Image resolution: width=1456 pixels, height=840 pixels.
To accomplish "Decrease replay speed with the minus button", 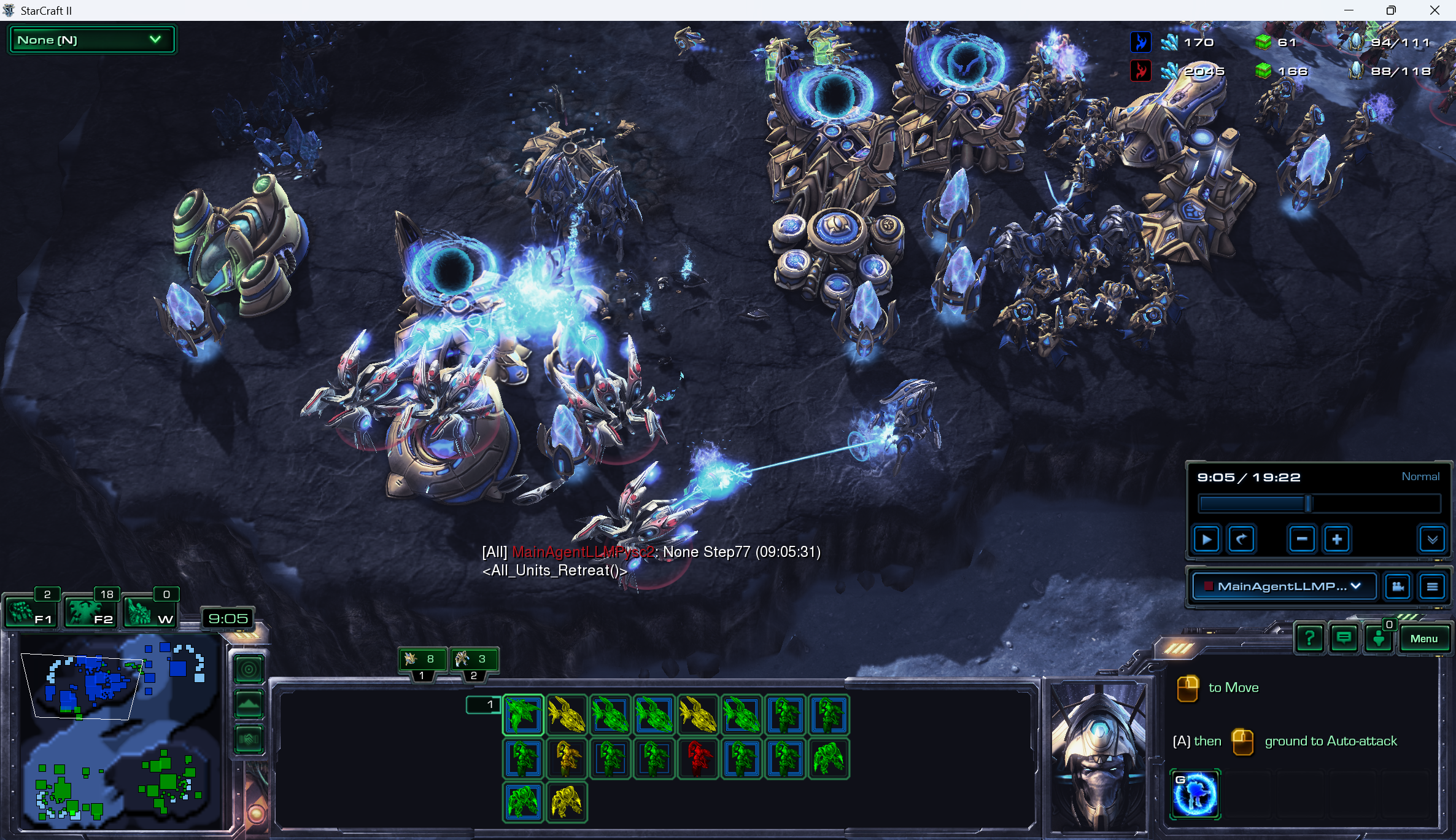I will coord(1301,540).
